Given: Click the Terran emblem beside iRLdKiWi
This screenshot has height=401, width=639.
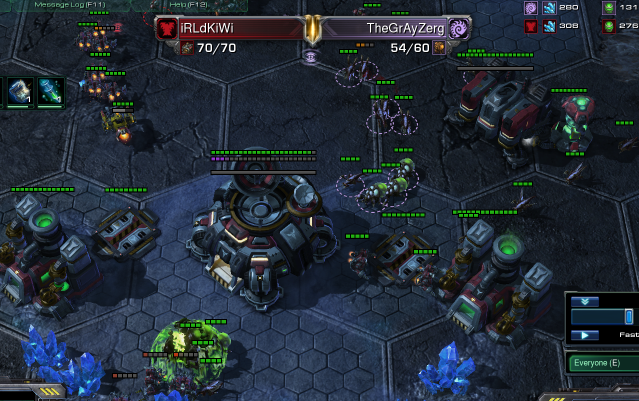Looking at the screenshot, I should click(x=167, y=29).
